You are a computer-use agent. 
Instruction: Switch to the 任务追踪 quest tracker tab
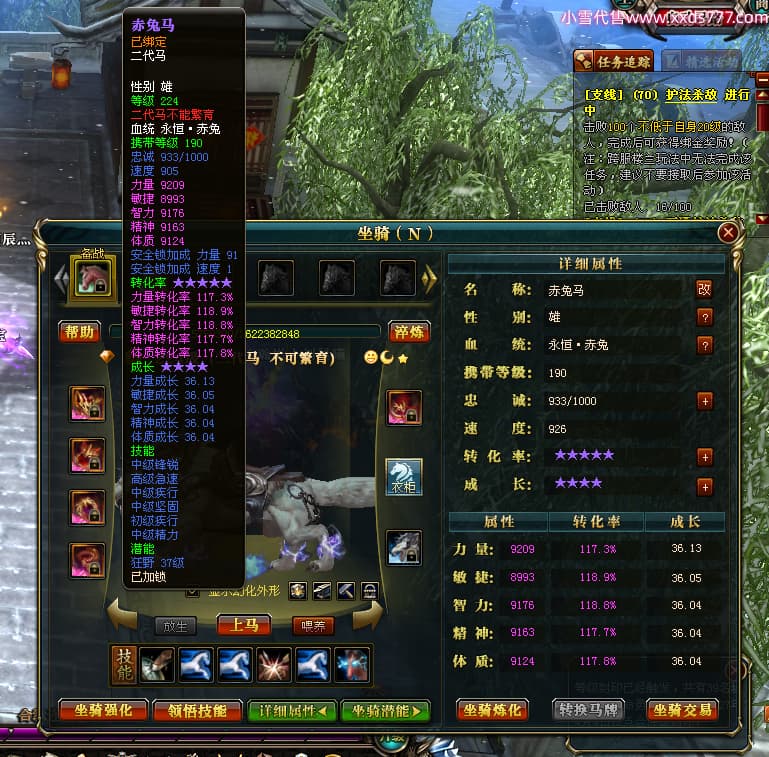coord(614,62)
